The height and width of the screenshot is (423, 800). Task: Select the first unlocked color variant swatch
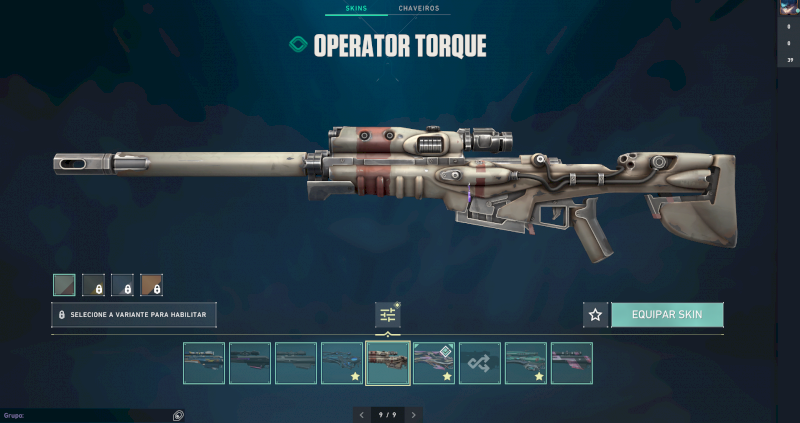[64, 285]
